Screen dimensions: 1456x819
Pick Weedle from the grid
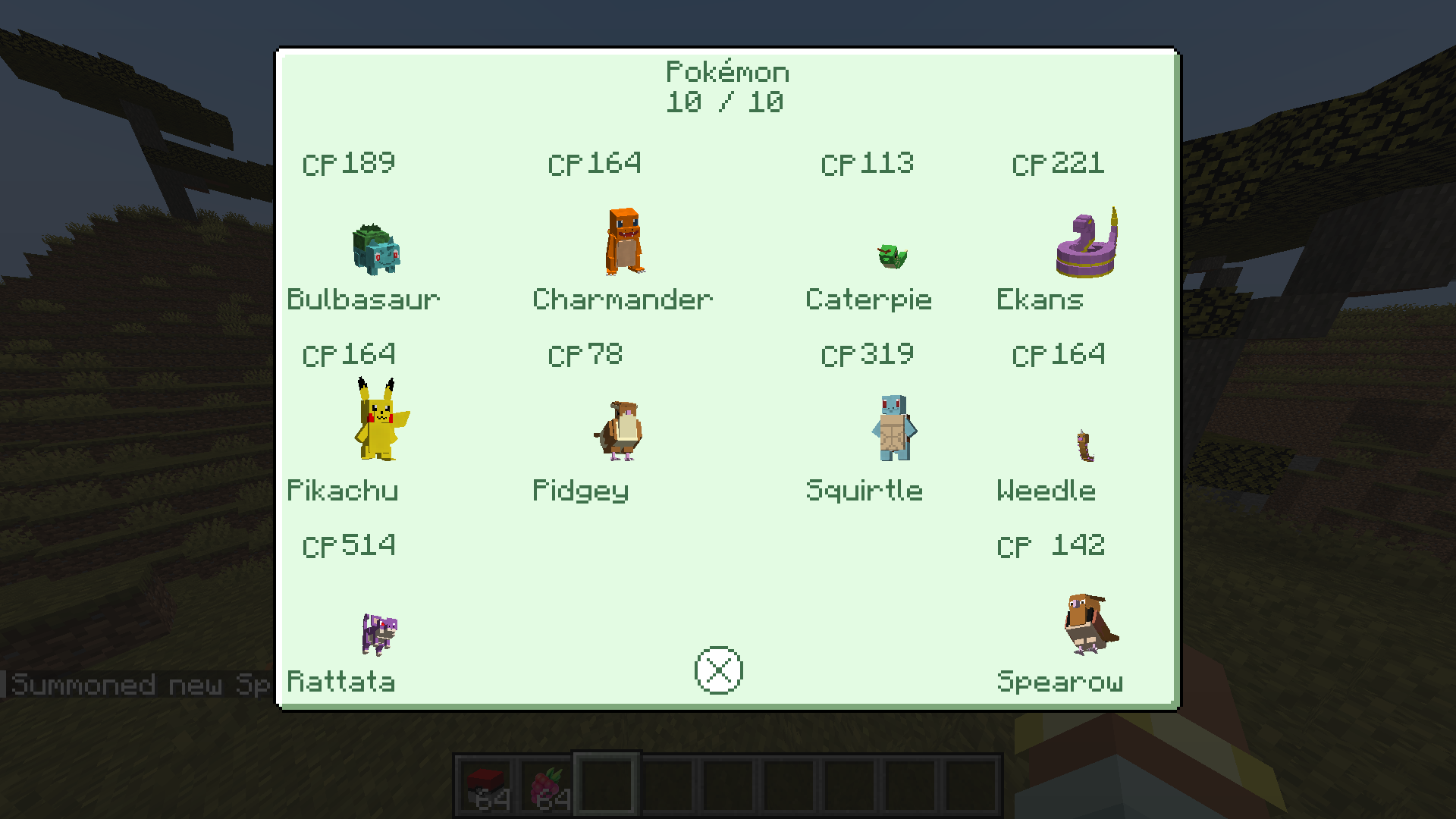pyautogui.click(x=1085, y=445)
